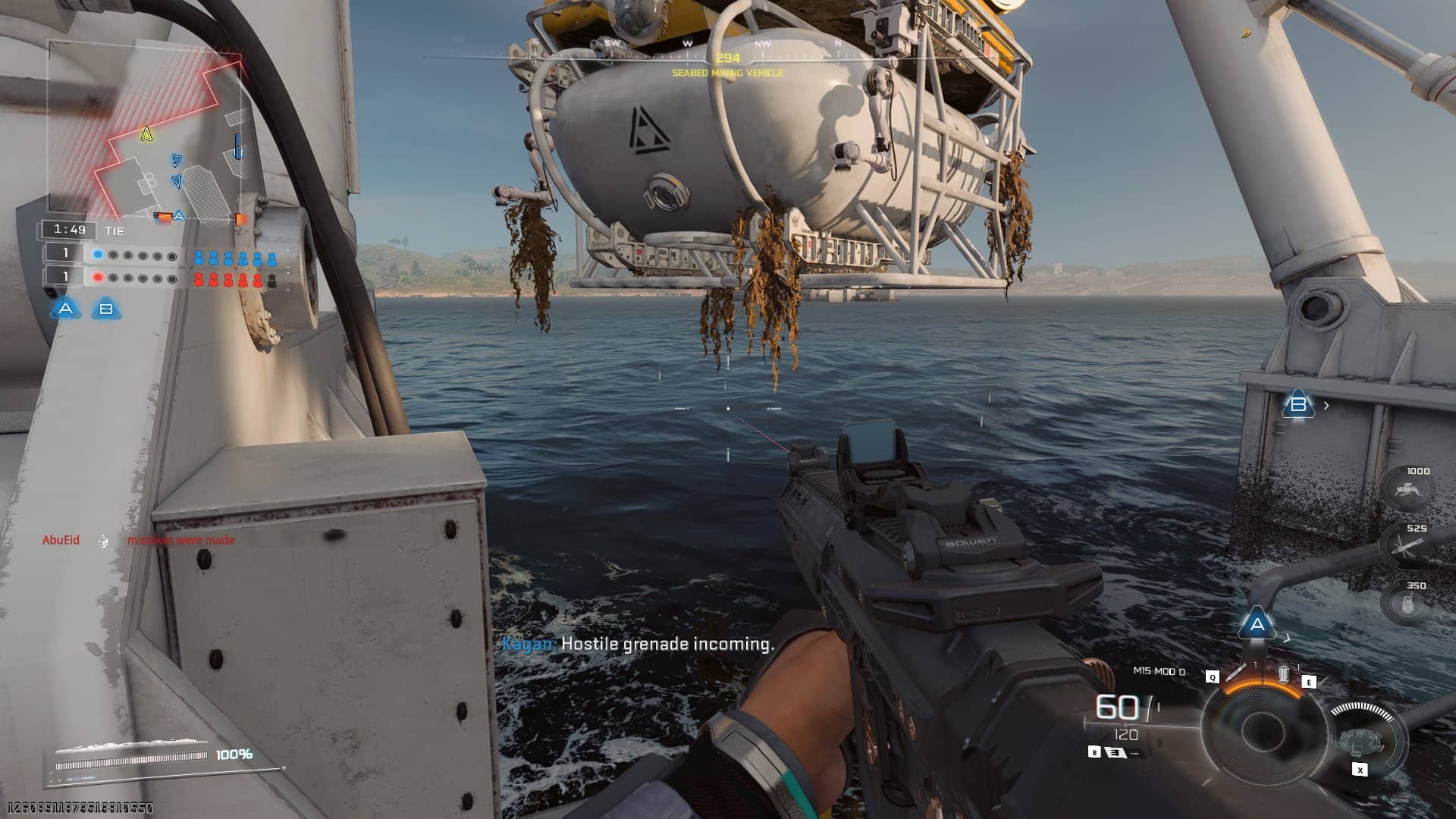Activate the 525-point scorestreak icon
The height and width of the screenshot is (819, 1456).
click(1409, 546)
